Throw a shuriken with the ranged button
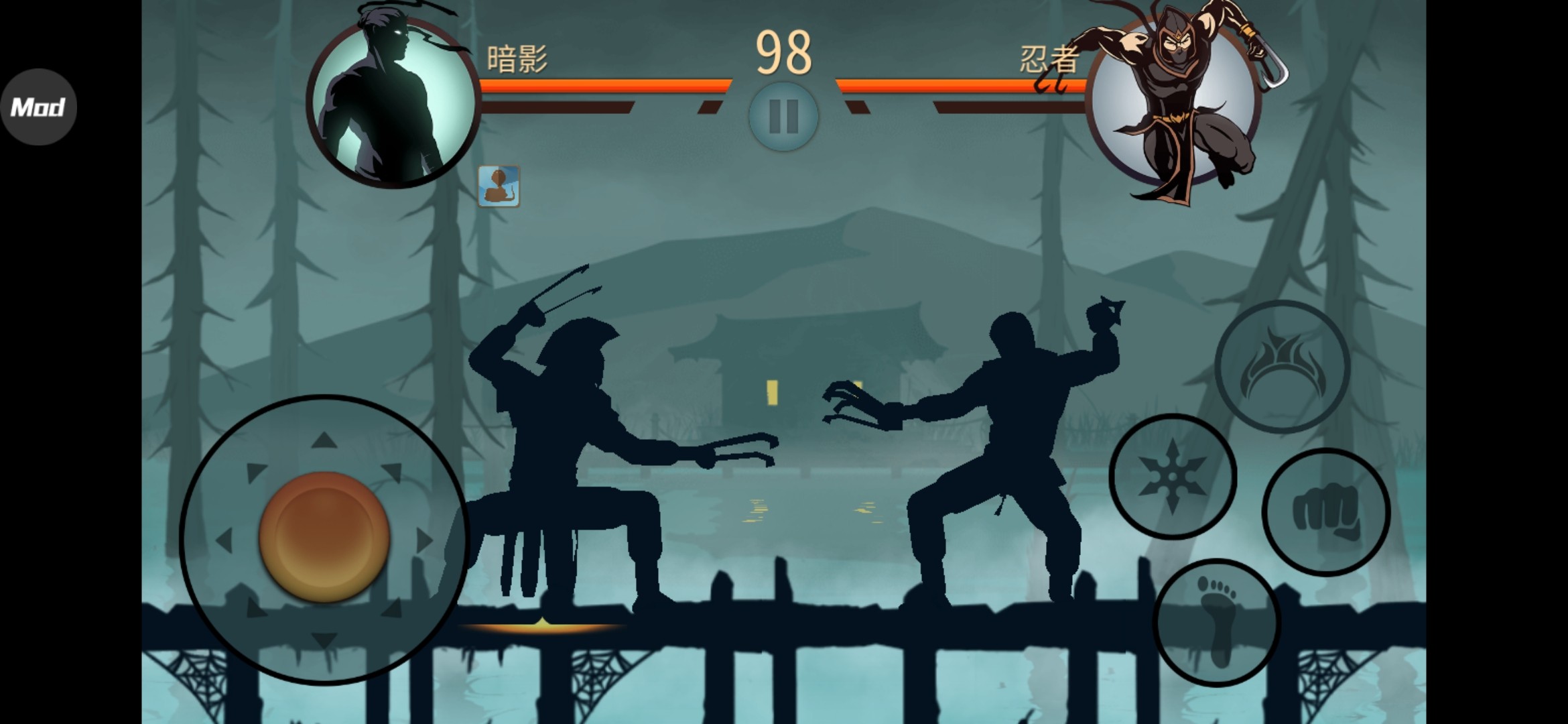The height and width of the screenshot is (724, 1568). coord(1172,477)
